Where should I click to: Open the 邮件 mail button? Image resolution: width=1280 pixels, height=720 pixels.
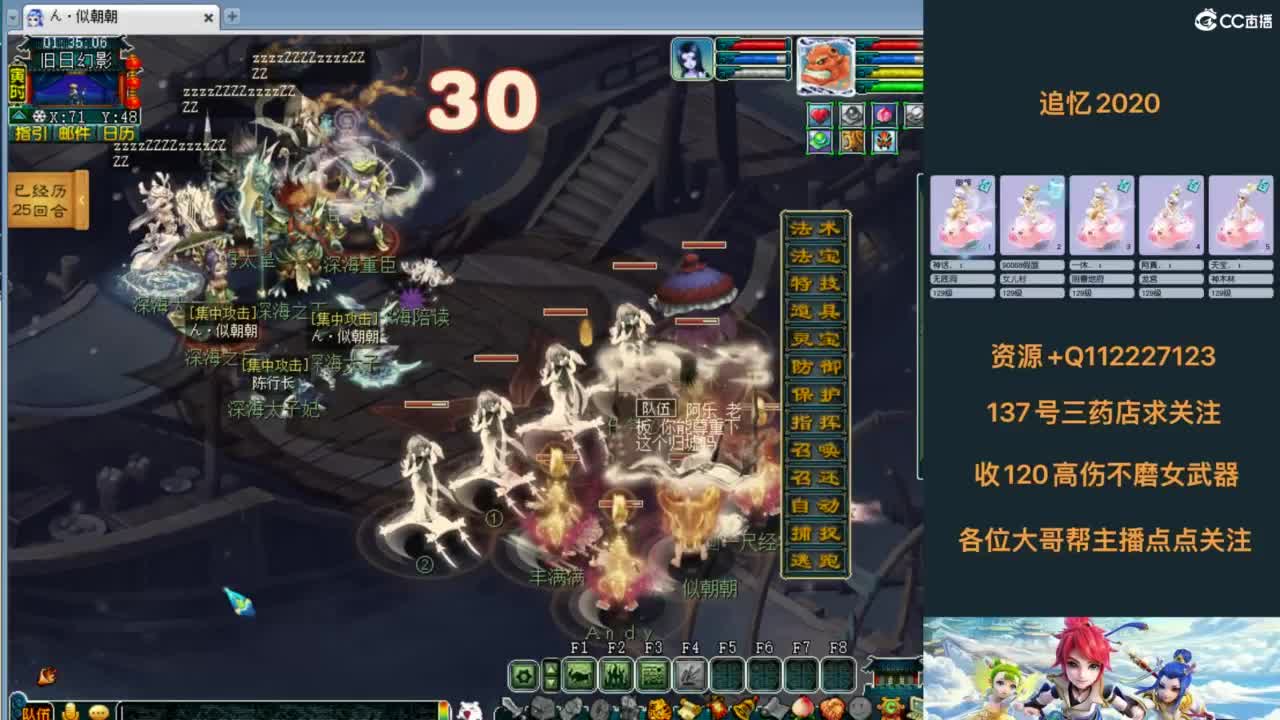coord(74,132)
